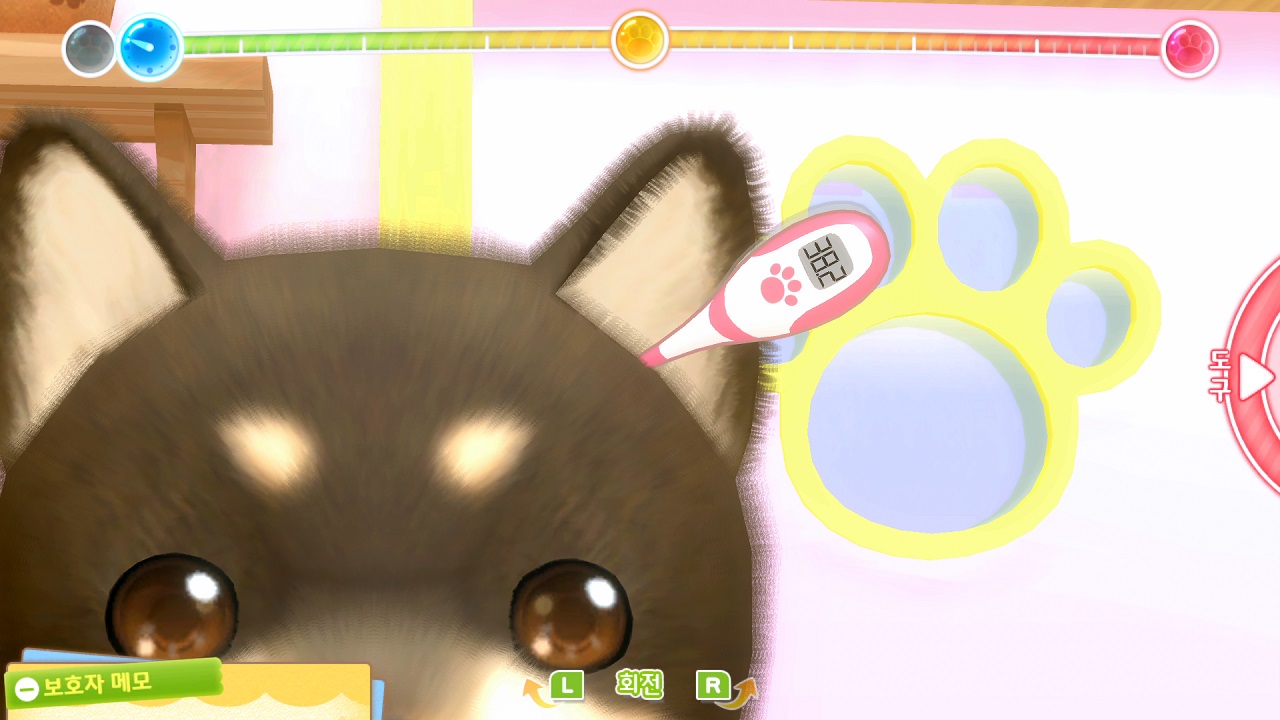
Task: Click the curved arrow beside the L button
Action: pos(535,688)
